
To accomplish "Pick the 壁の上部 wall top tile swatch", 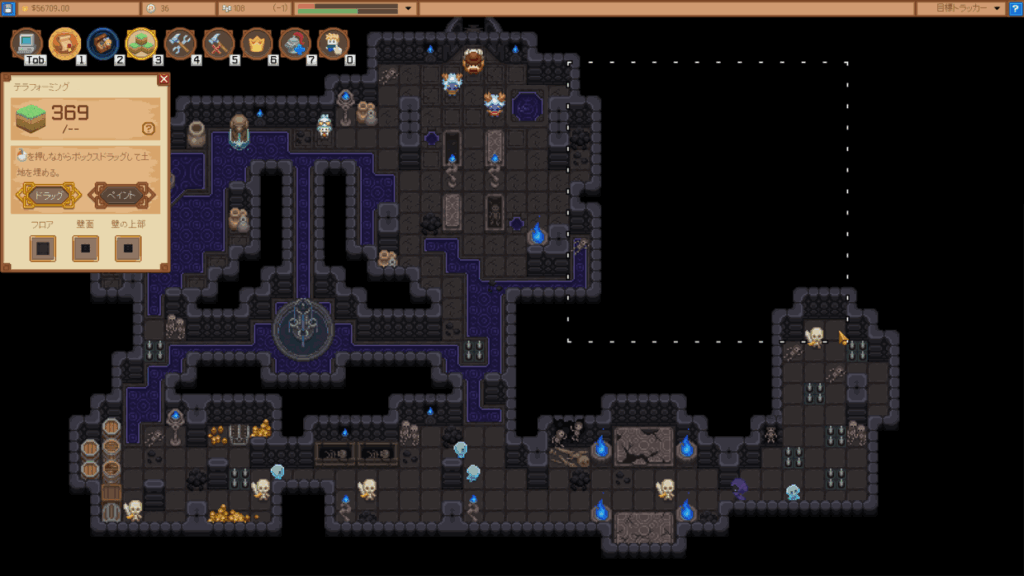I will (128, 248).
